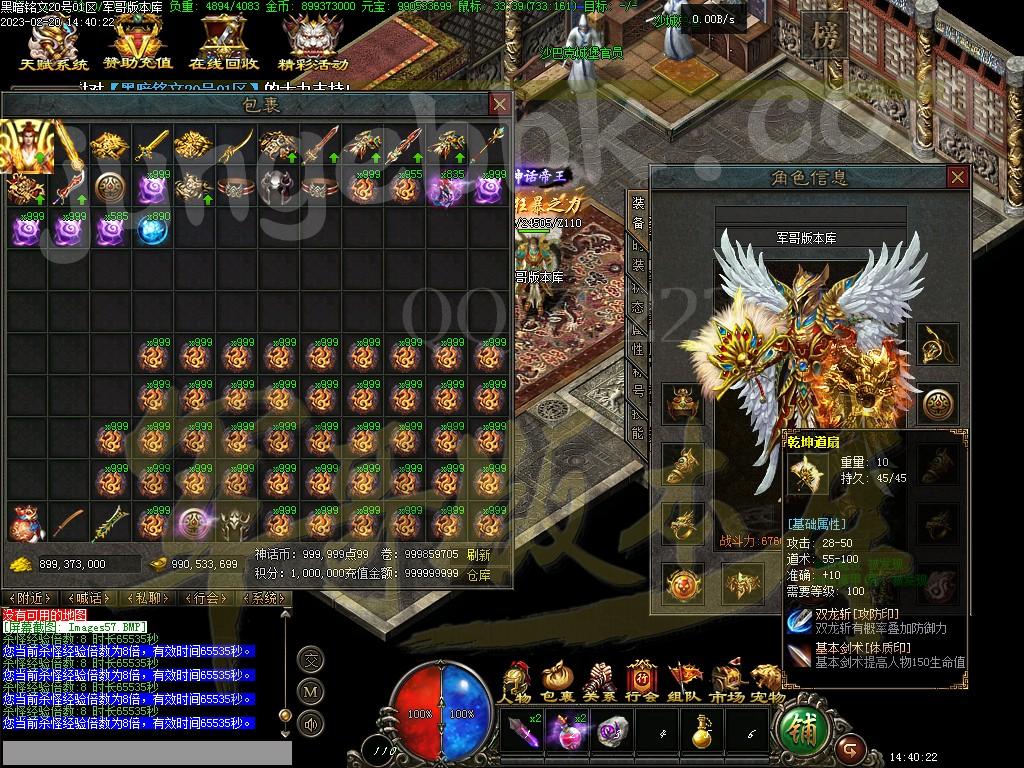The width and height of the screenshot is (1024, 768).
Task: Toggle the speaker sound button
Action: point(311,723)
